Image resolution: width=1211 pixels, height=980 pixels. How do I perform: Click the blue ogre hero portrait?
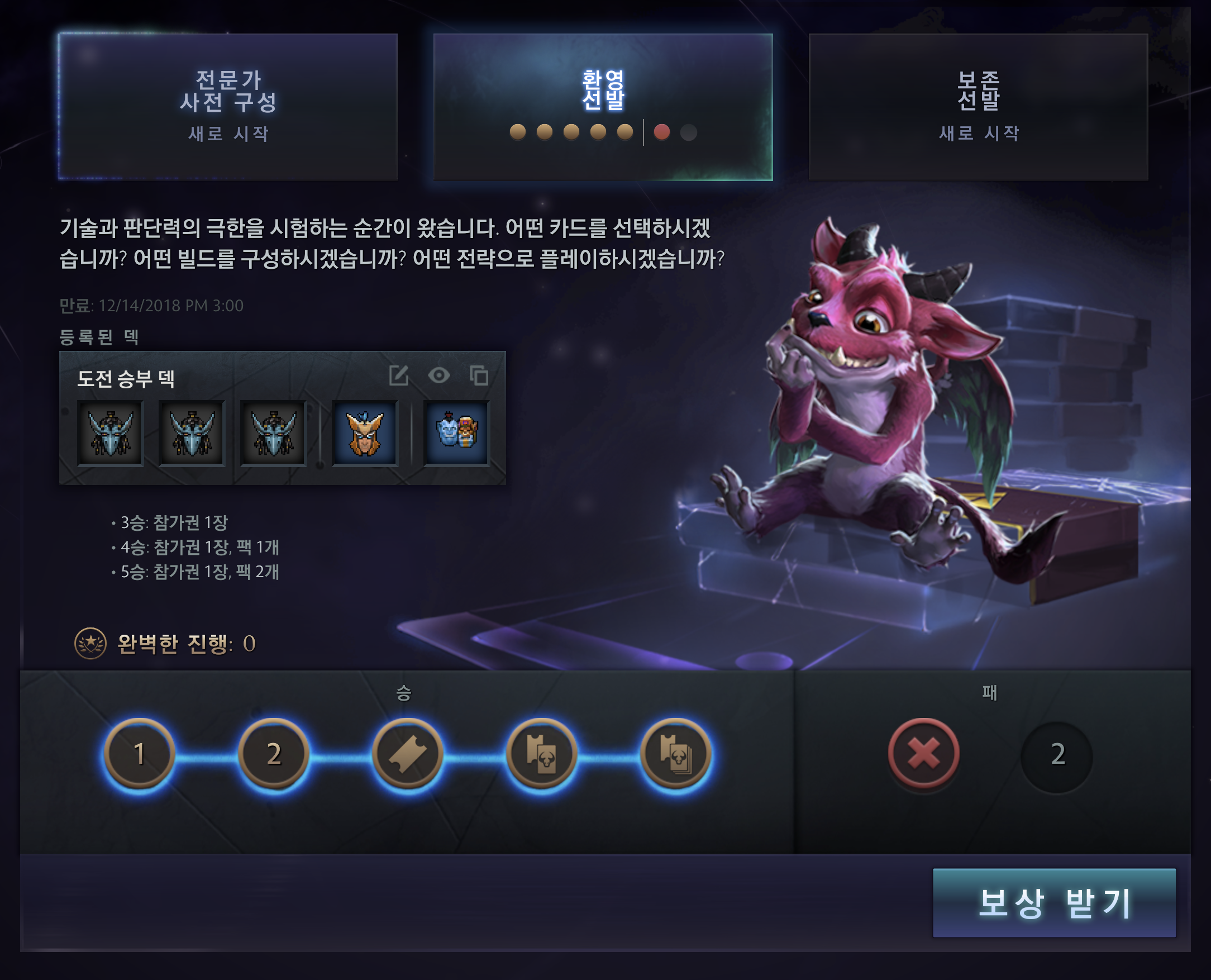tap(456, 433)
